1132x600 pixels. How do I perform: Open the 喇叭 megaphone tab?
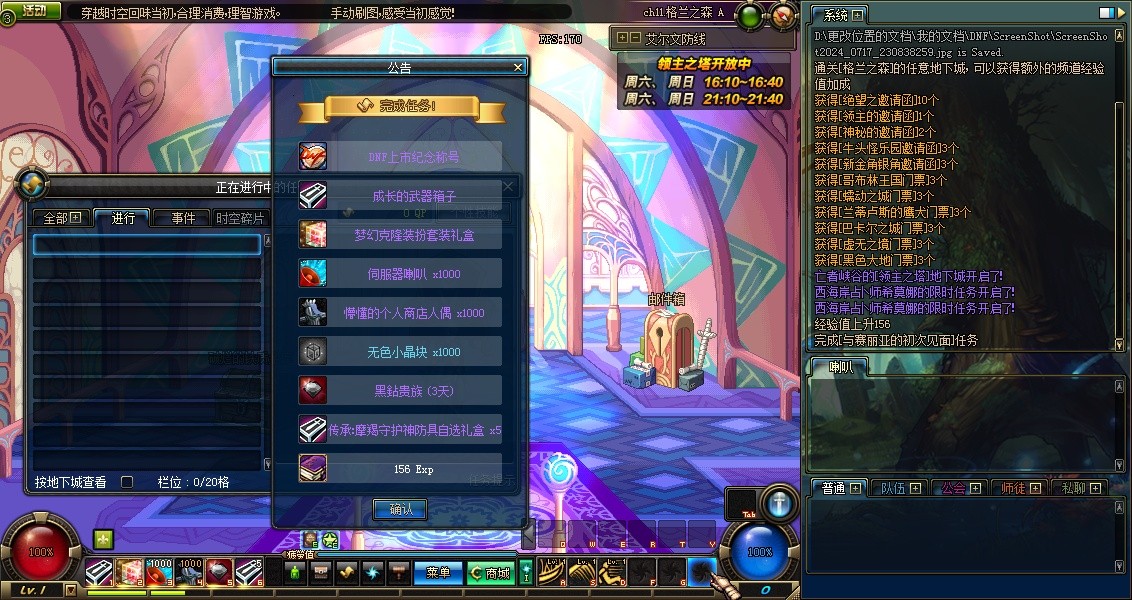tap(839, 368)
